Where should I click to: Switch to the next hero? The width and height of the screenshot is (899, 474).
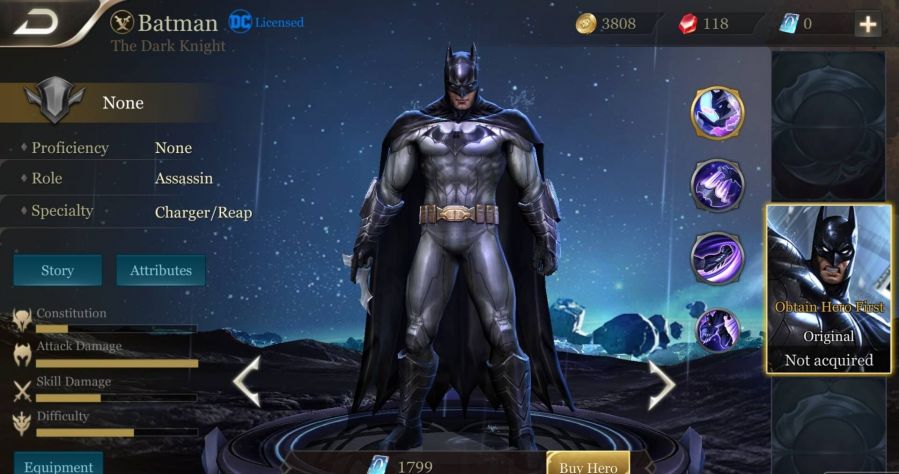point(660,382)
